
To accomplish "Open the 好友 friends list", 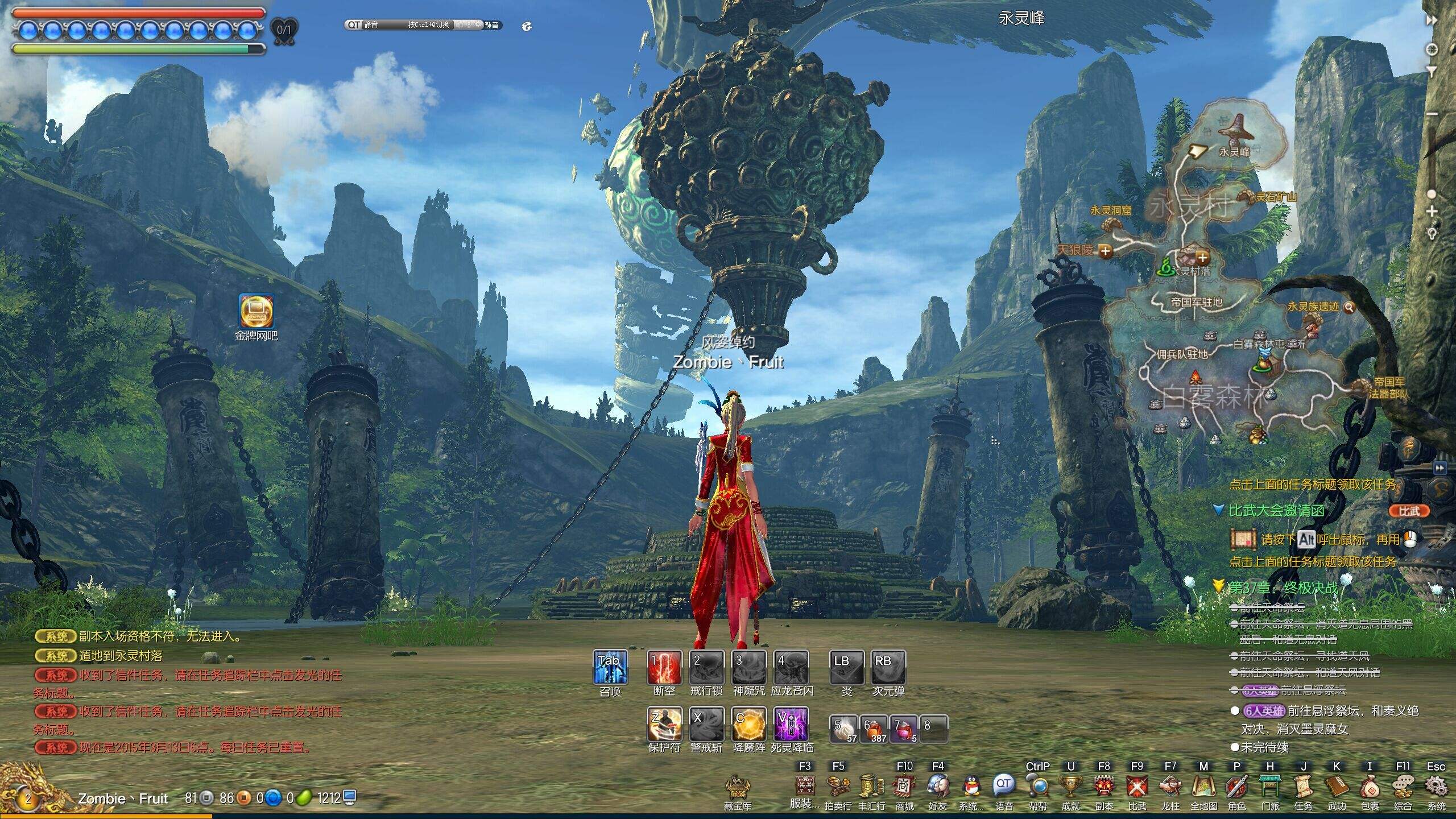I will [x=937, y=788].
